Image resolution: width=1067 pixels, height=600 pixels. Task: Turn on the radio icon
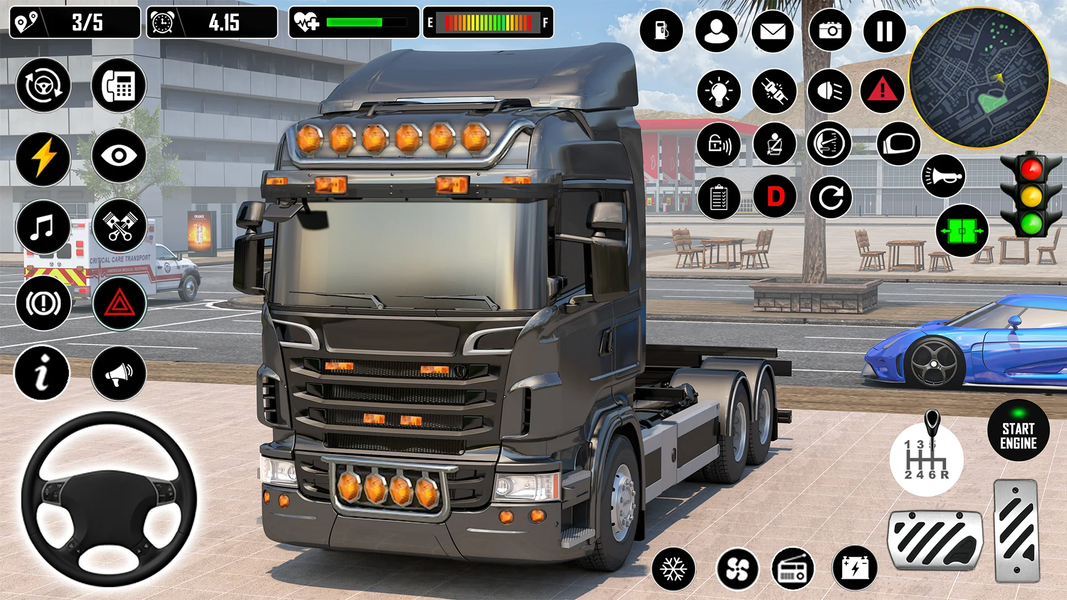pyautogui.click(x=792, y=569)
